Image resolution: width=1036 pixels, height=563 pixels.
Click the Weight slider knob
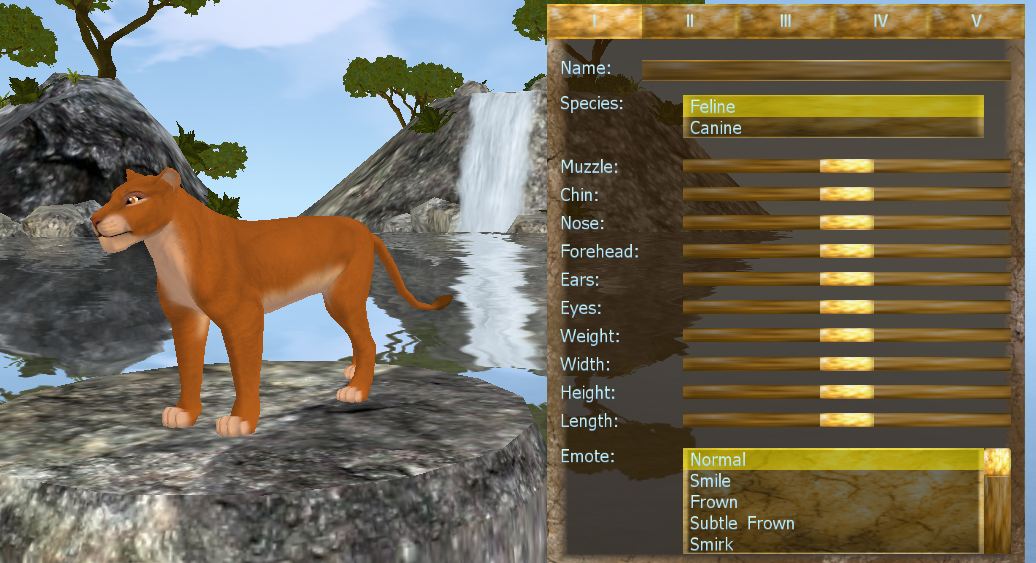[x=846, y=336]
